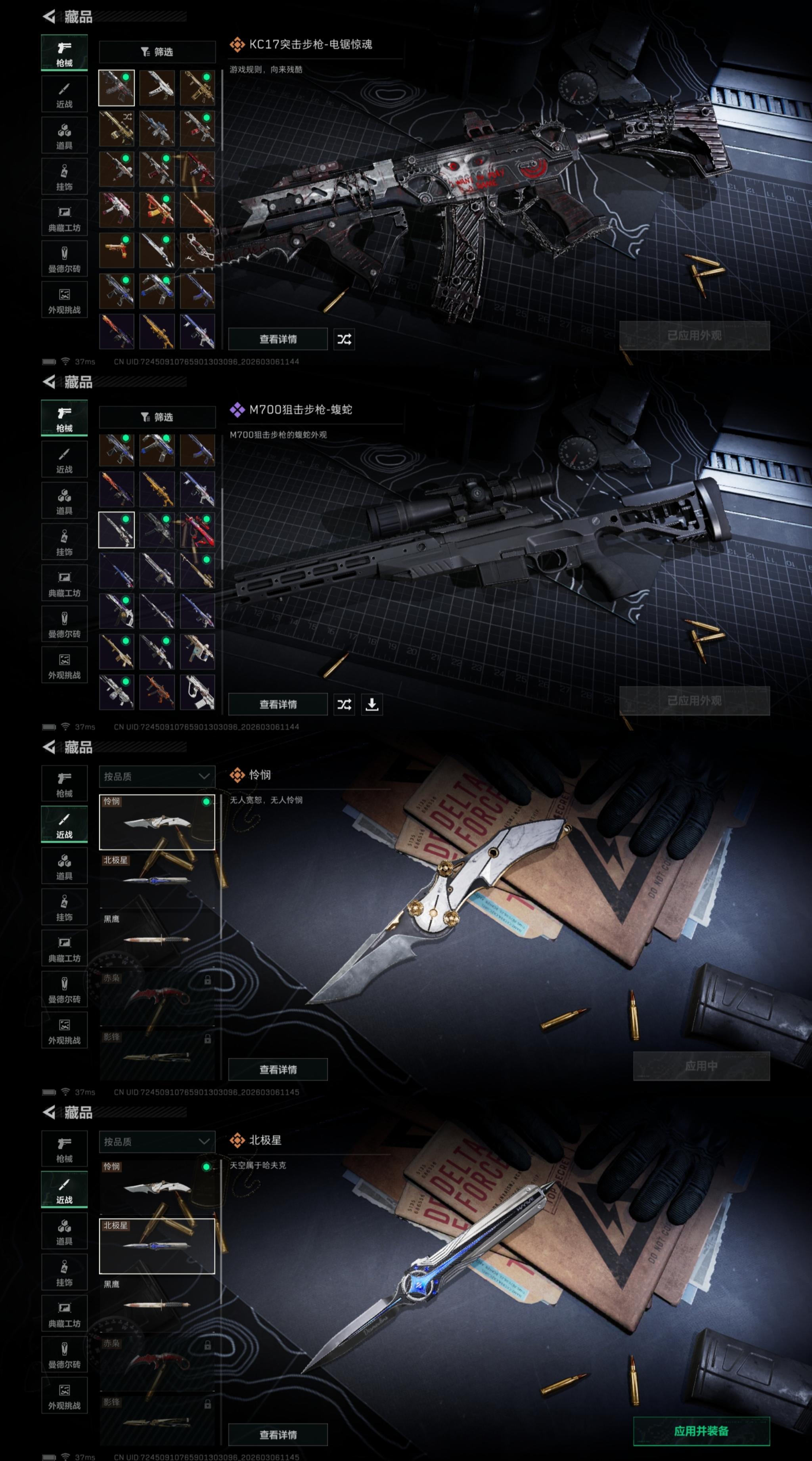Image resolution: width=812 pixels, height=1461 pixels.
Task: Open 查看详情 under the M700 蝮蛇 preview
Action: point(278,704)
